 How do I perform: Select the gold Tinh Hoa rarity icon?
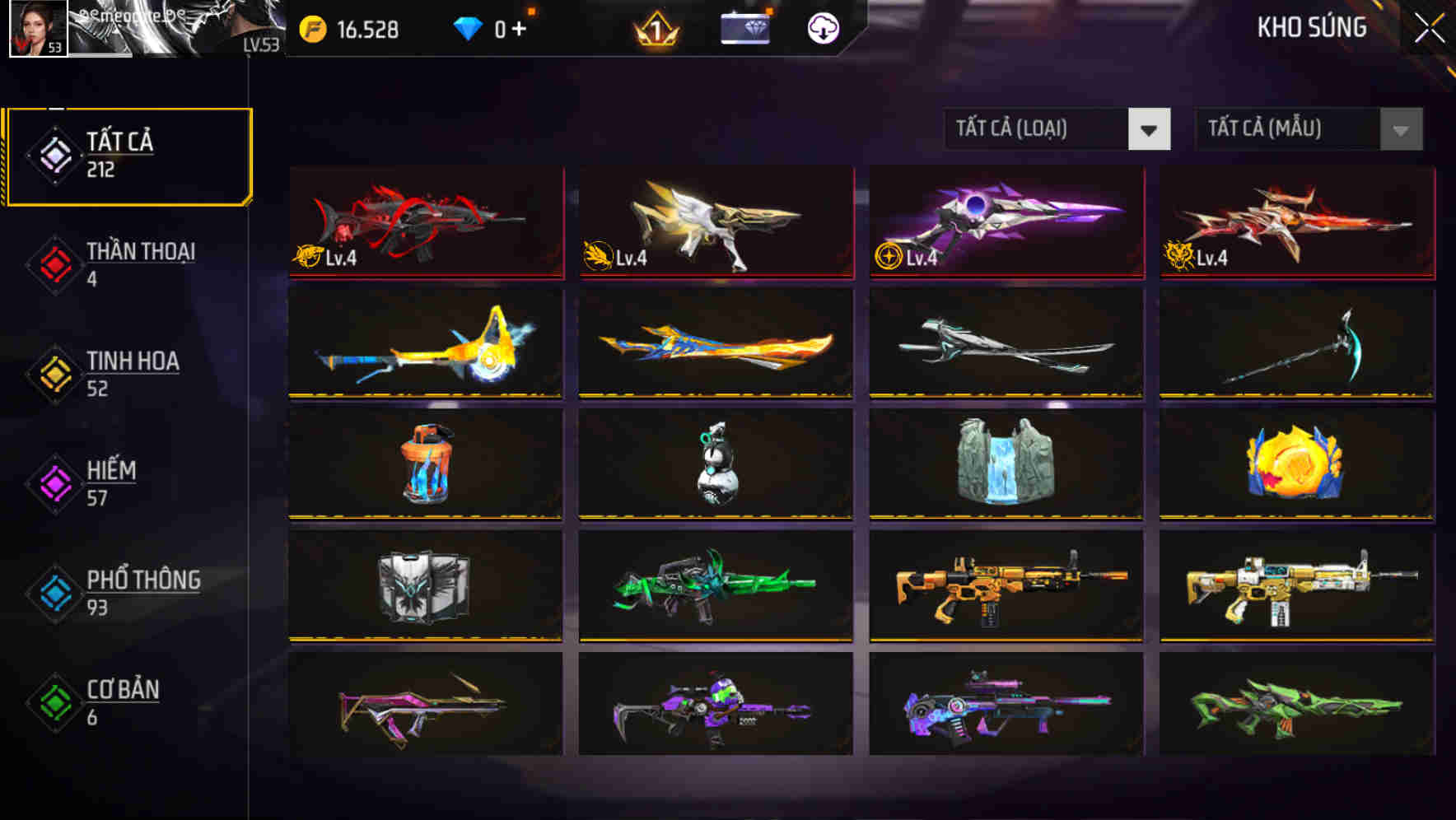[x=53, y=373]
